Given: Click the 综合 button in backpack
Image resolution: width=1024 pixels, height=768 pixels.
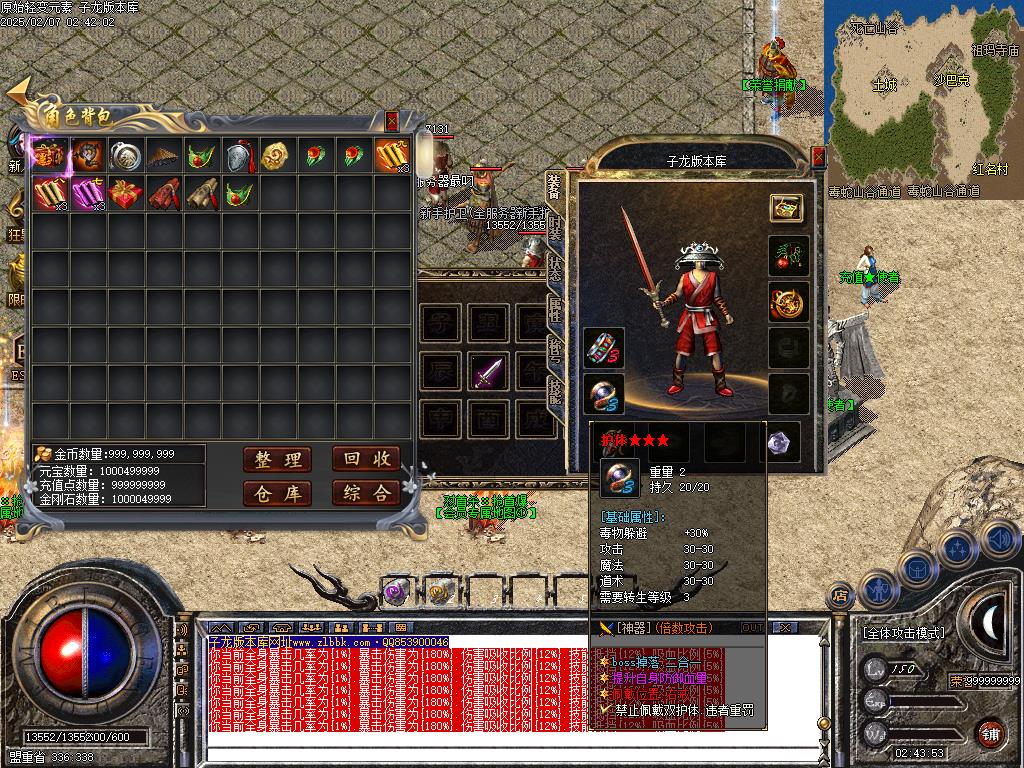Looking at the screenshot, I should (366, 493).
